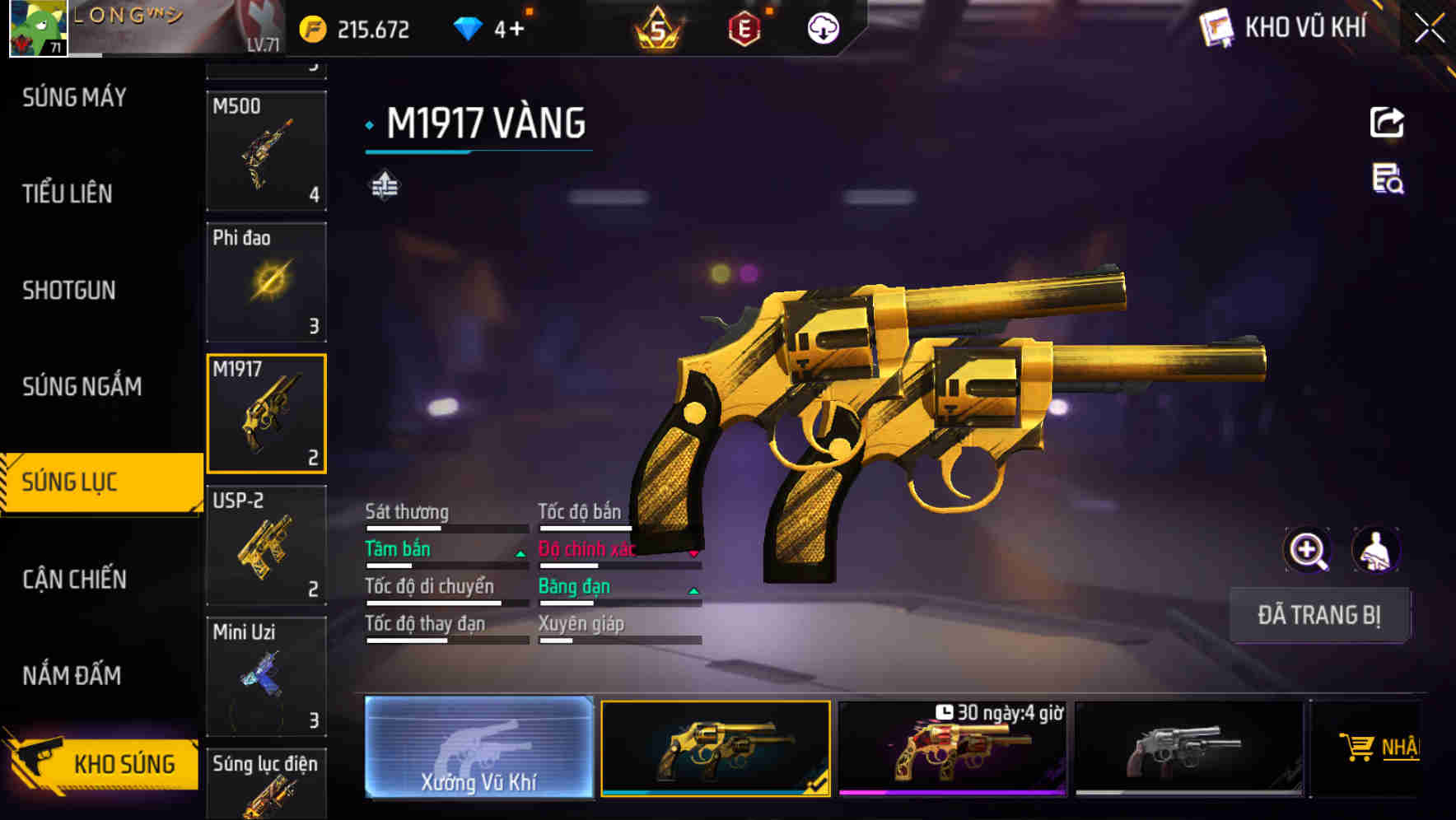Choose the default grey revolver skin
The height and width of the screenshot is (820, 1456).
pos(1188,748)
